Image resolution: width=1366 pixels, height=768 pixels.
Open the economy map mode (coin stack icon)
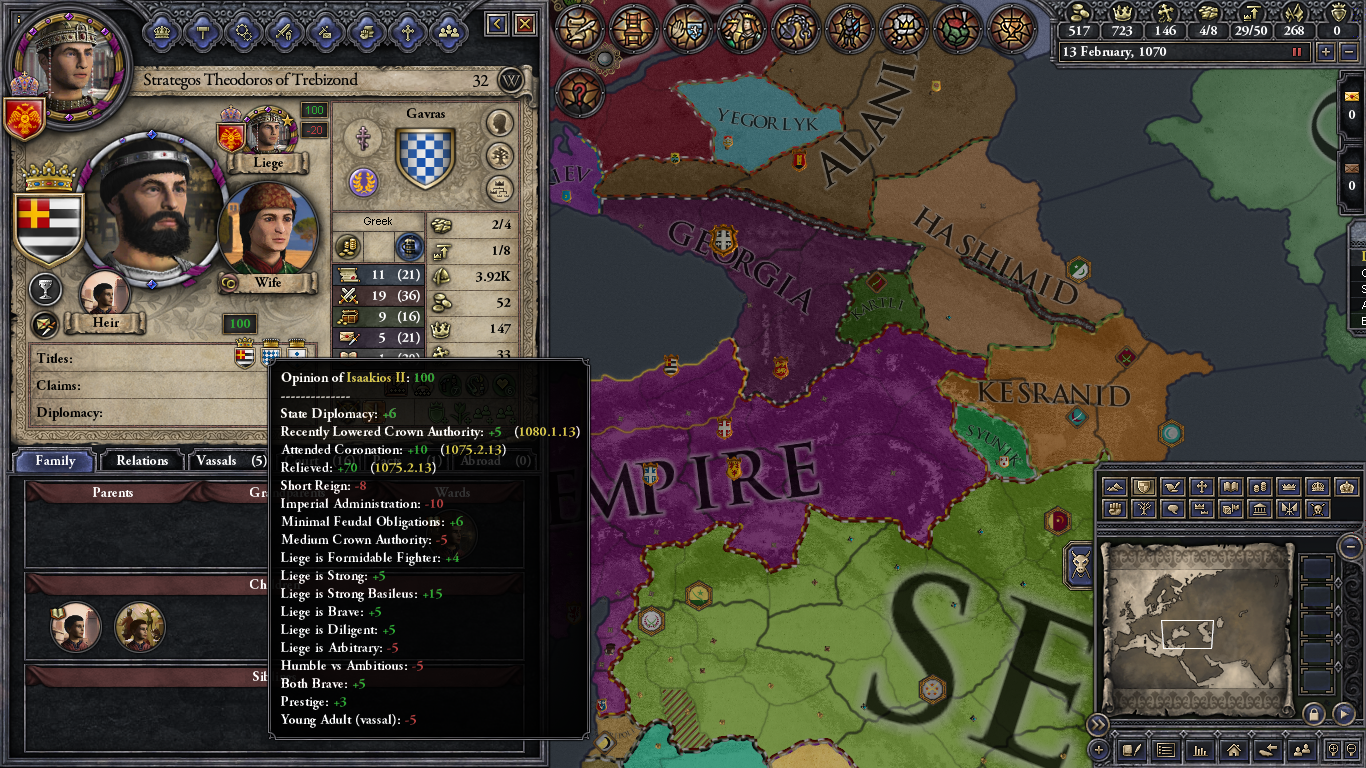(1260, 487)
